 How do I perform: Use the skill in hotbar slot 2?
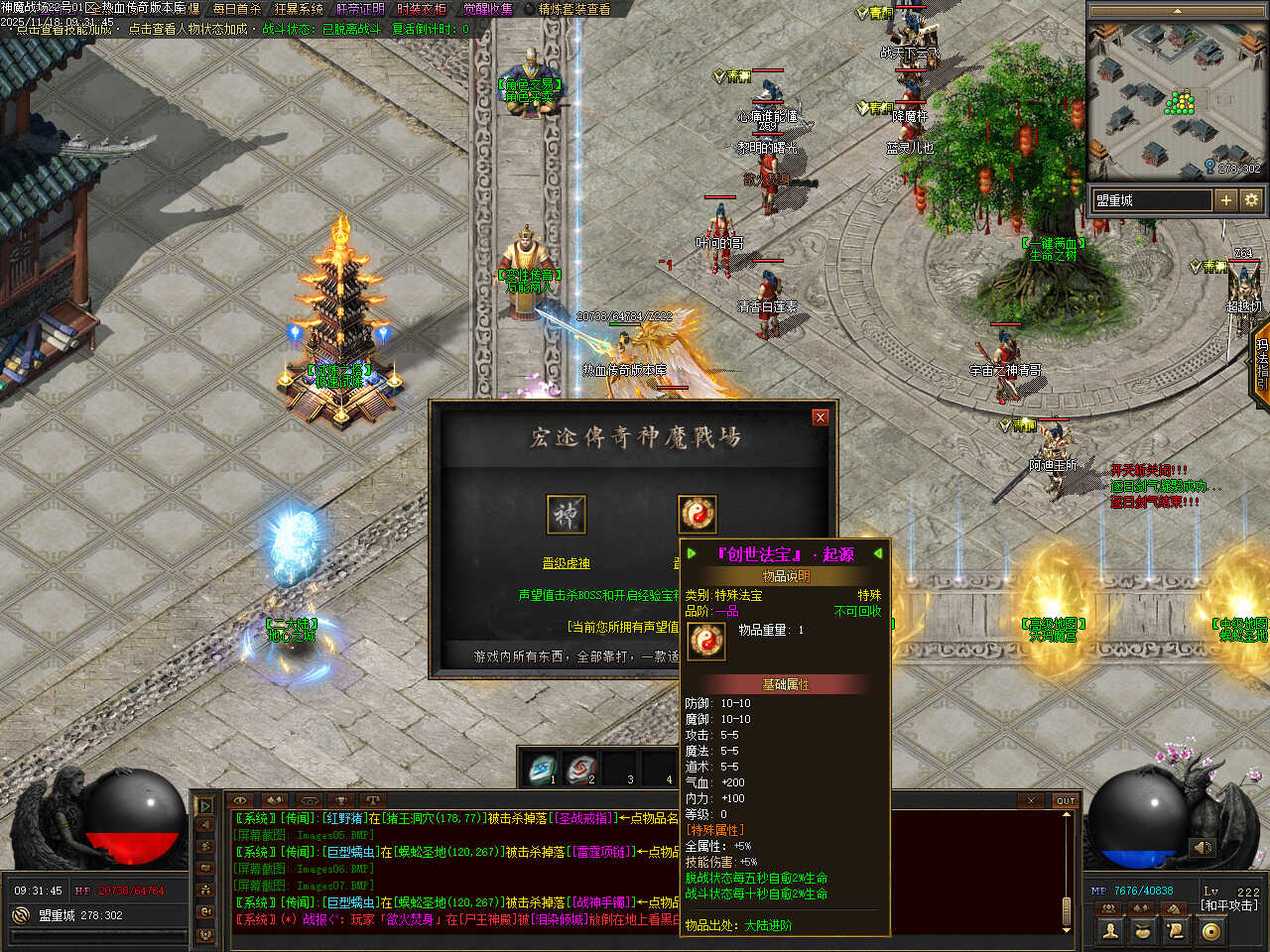click(x=581, y=769)
